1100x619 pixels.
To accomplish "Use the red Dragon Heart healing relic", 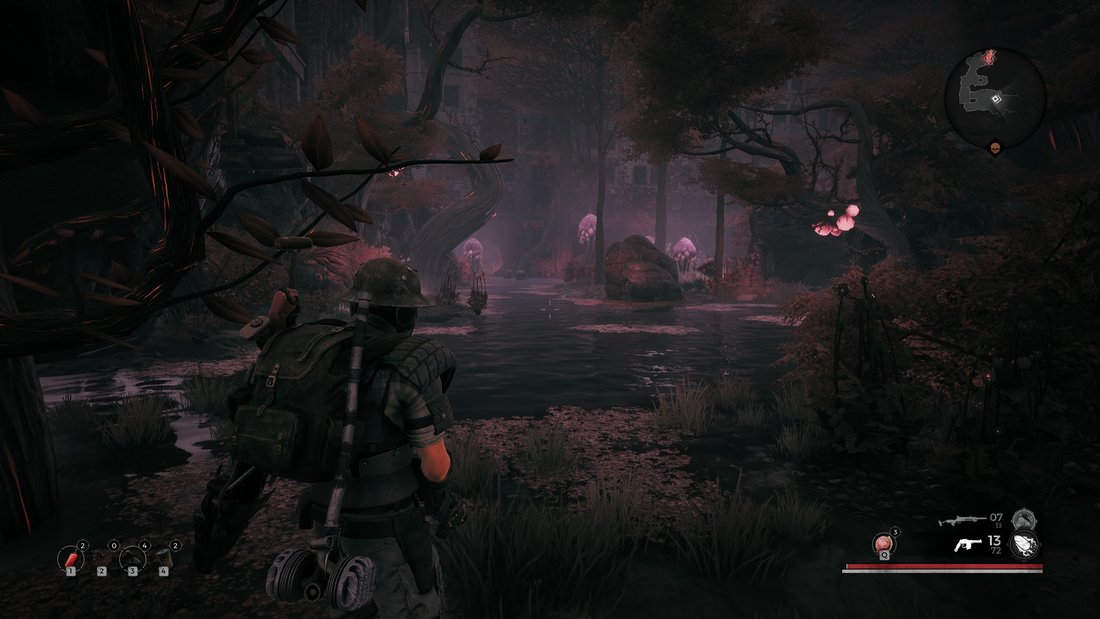I will pyautogui.click(x=883, y=543).
